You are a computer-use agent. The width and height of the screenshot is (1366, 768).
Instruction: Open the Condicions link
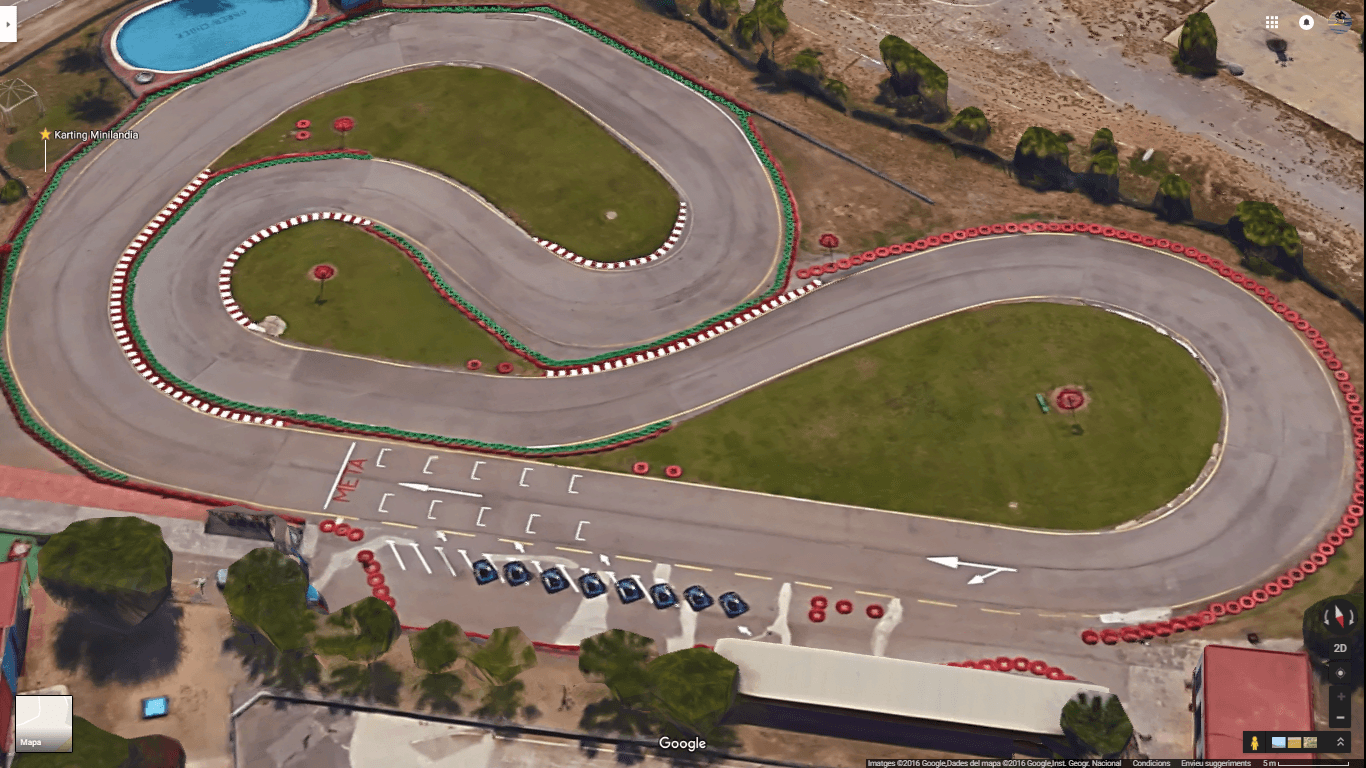click(x=1151, y=762)
